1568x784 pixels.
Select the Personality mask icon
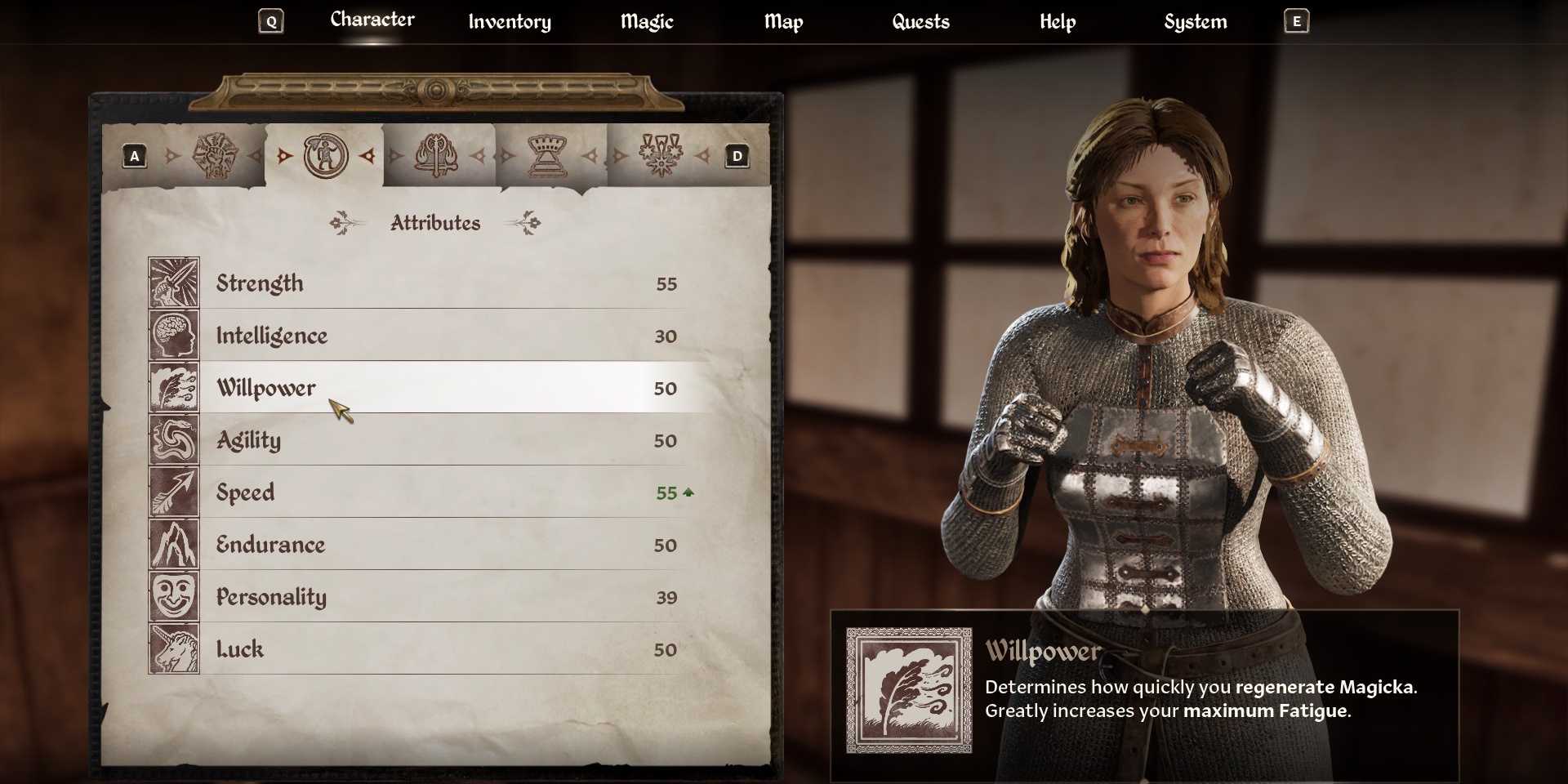tap(174, 597)
